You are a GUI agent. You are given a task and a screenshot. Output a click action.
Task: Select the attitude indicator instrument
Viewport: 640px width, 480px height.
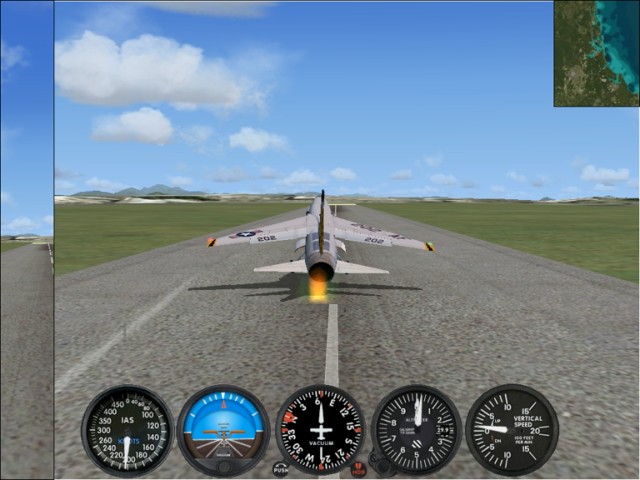point(223,430)
